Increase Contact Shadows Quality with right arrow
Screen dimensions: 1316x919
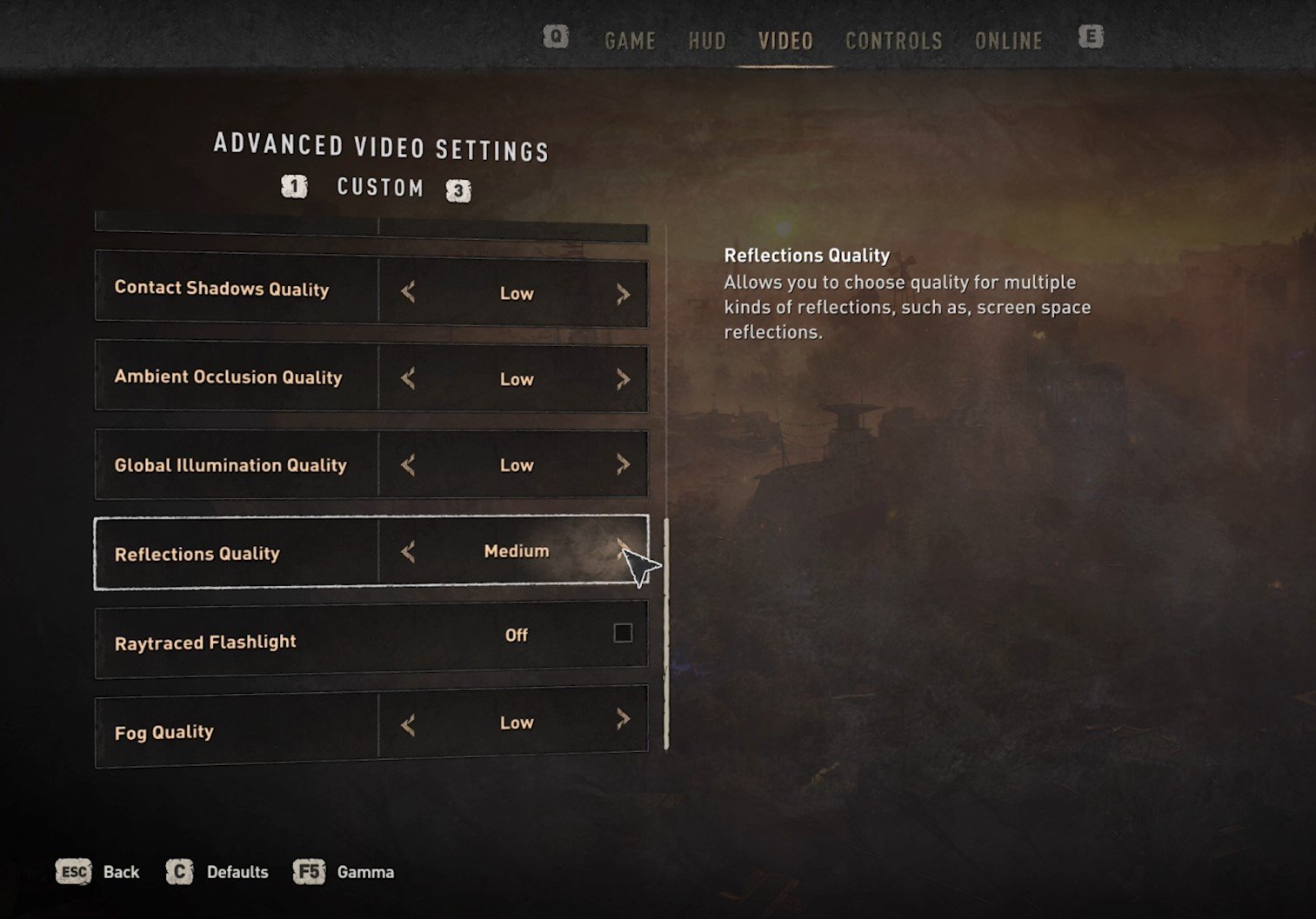point(623,294)
